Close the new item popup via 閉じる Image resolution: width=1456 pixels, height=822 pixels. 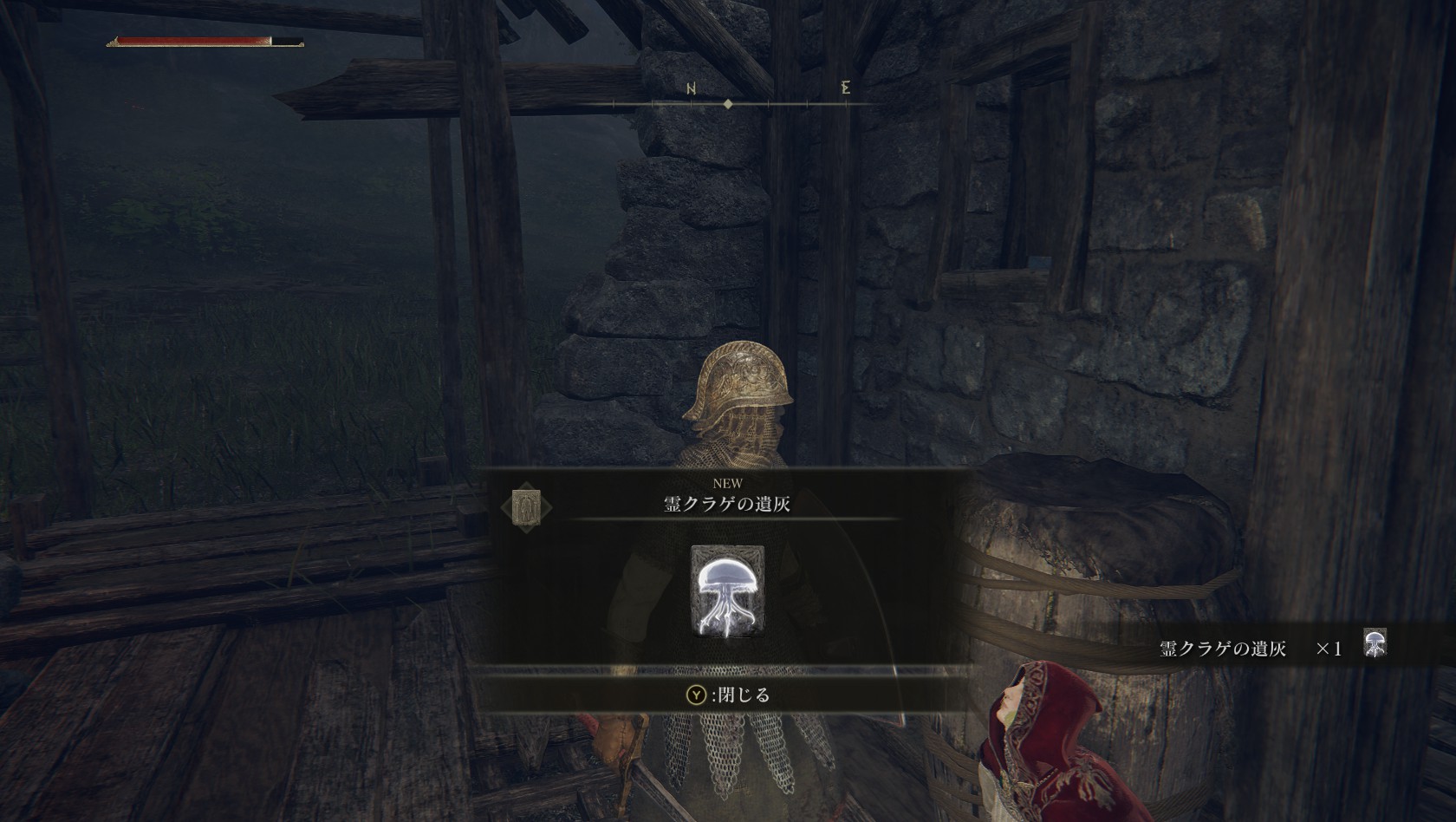pyautogui.click(x=728, y=695)
